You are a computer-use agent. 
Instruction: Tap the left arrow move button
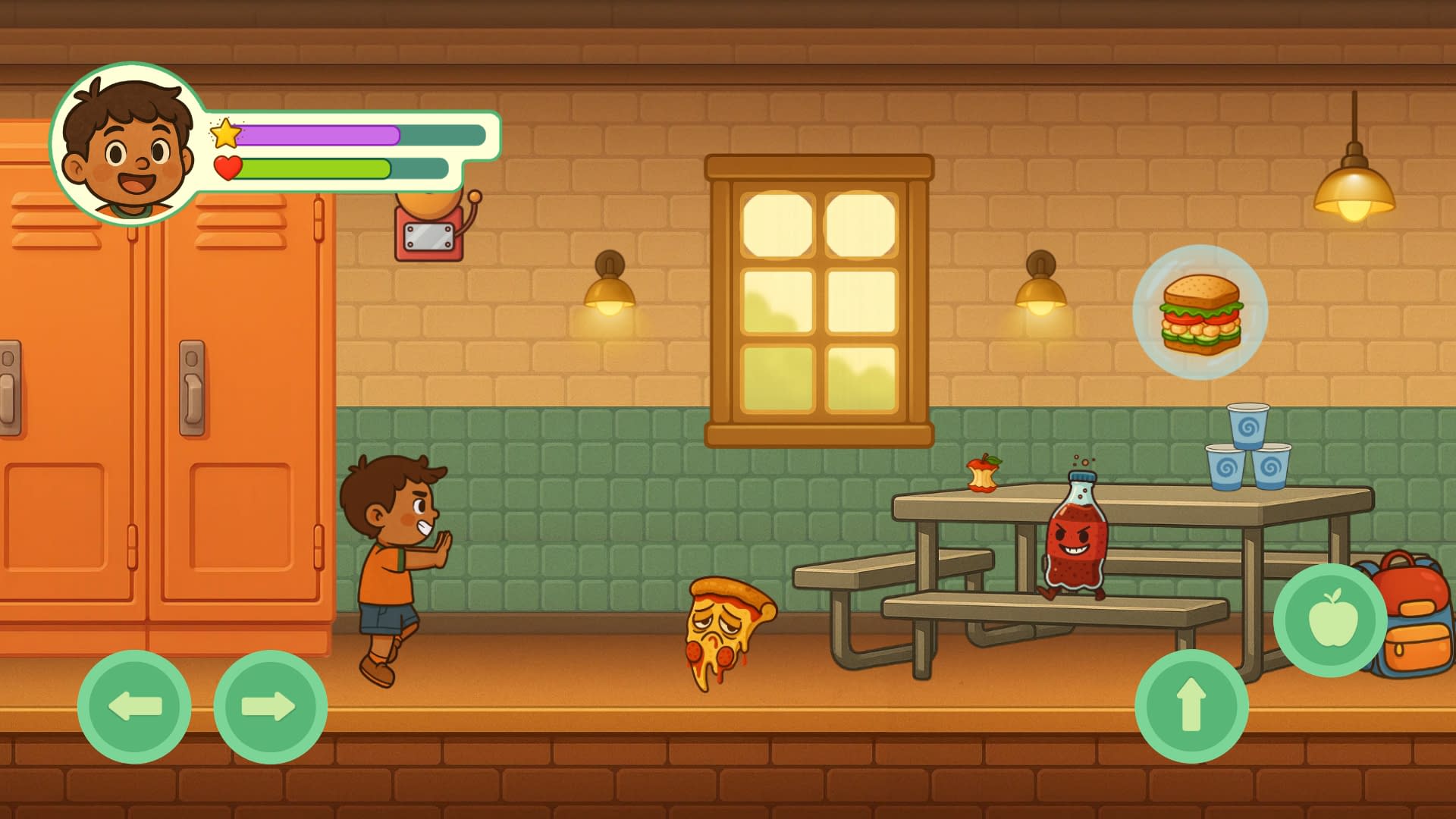[x=134, y=706]
